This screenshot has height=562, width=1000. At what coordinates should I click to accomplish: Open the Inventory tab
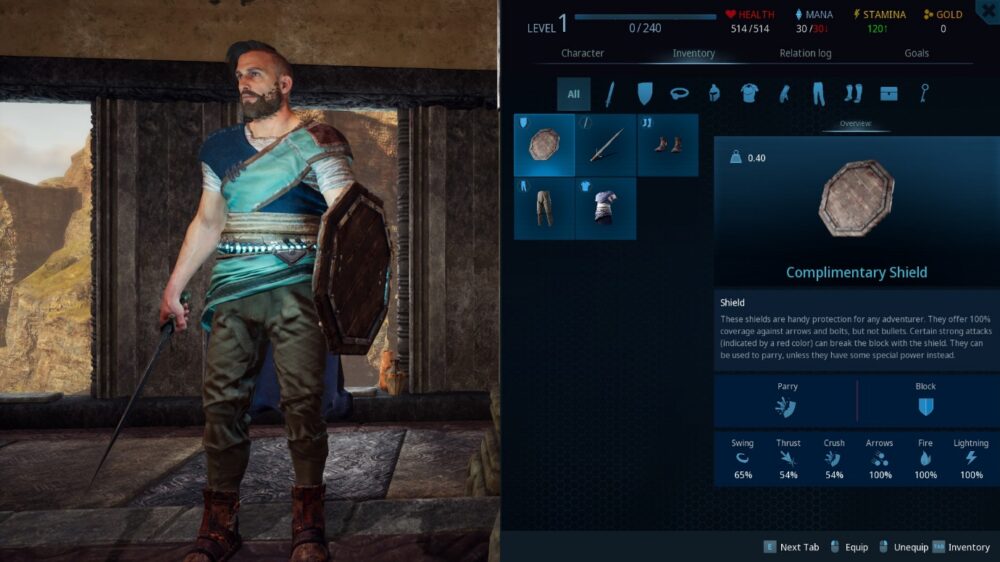click(x=693, y=53)
